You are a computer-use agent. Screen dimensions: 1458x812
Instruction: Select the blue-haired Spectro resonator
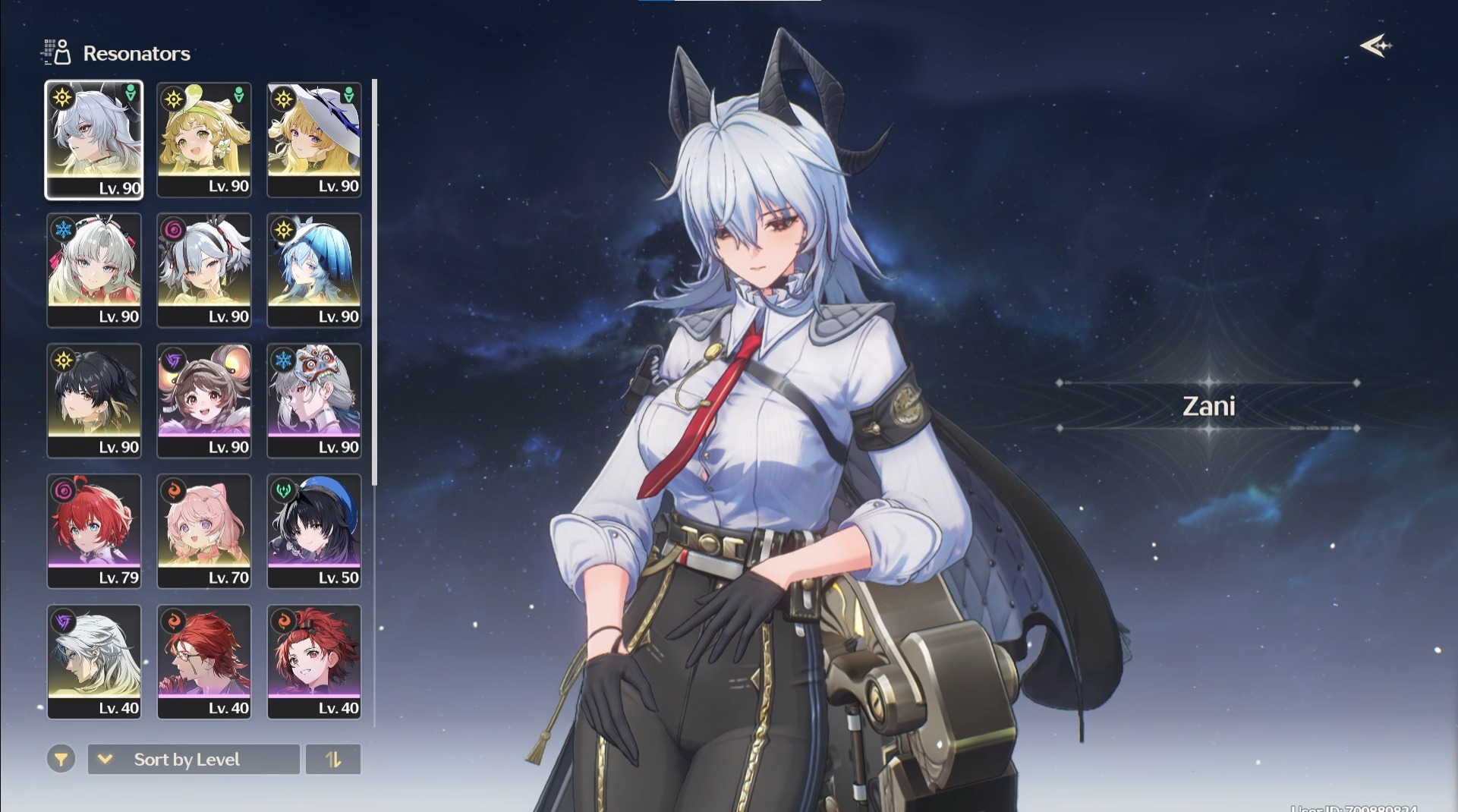click(x=313, y=270)
